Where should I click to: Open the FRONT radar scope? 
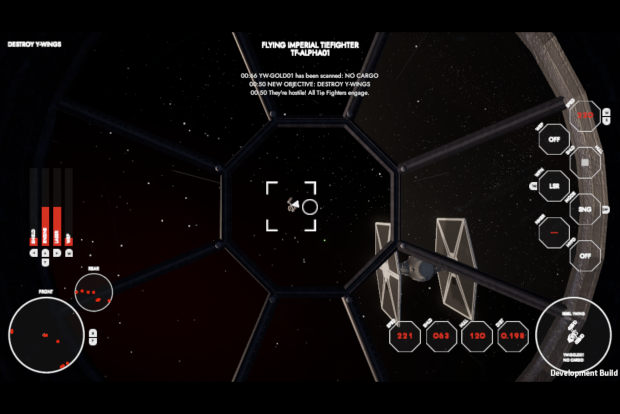(x=45, y=331)
